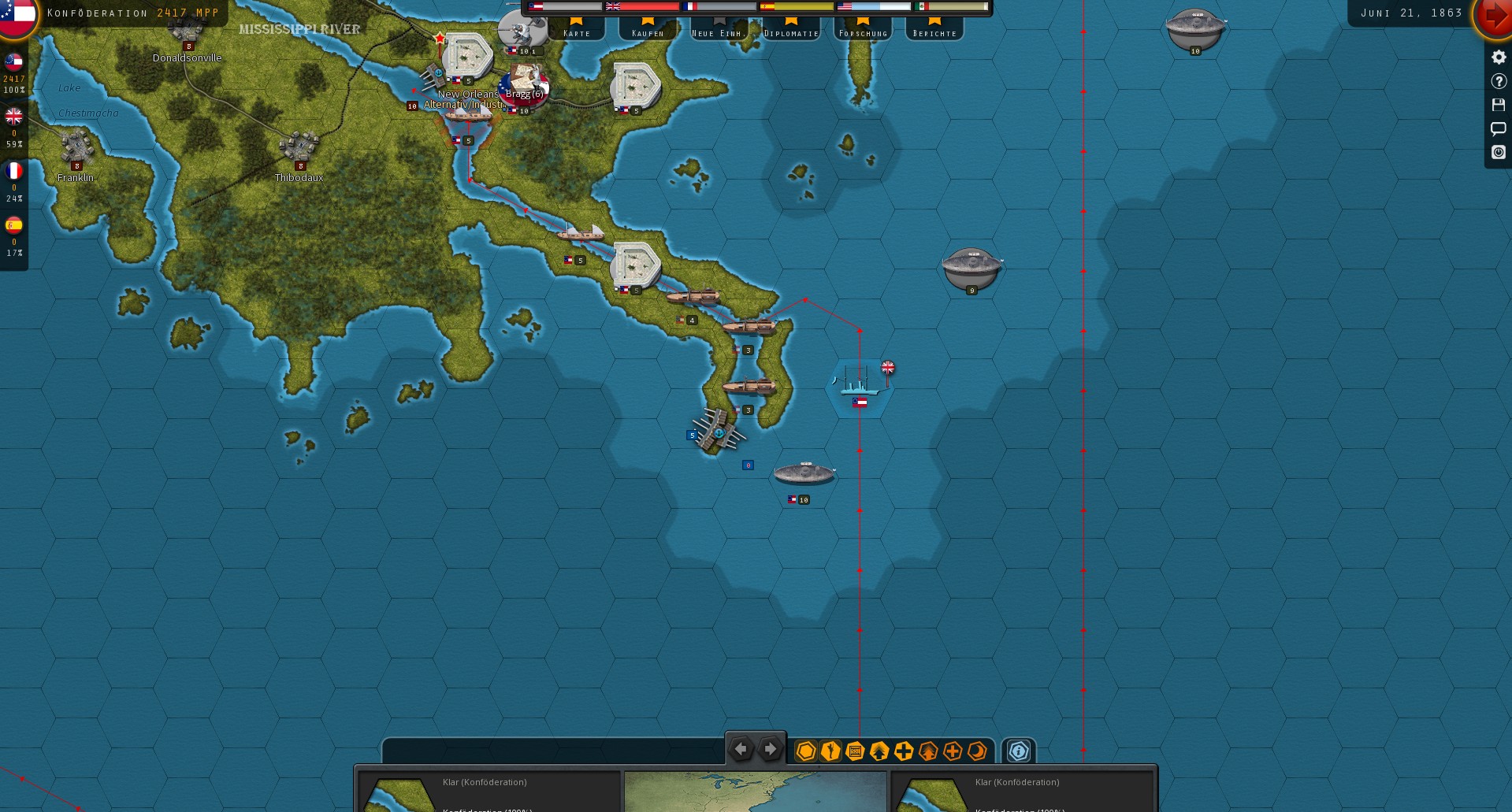The height and width of the screenshot is (812, 1512).
Task: End the turn with the red arrow
Action: (x=1494, y=16)
